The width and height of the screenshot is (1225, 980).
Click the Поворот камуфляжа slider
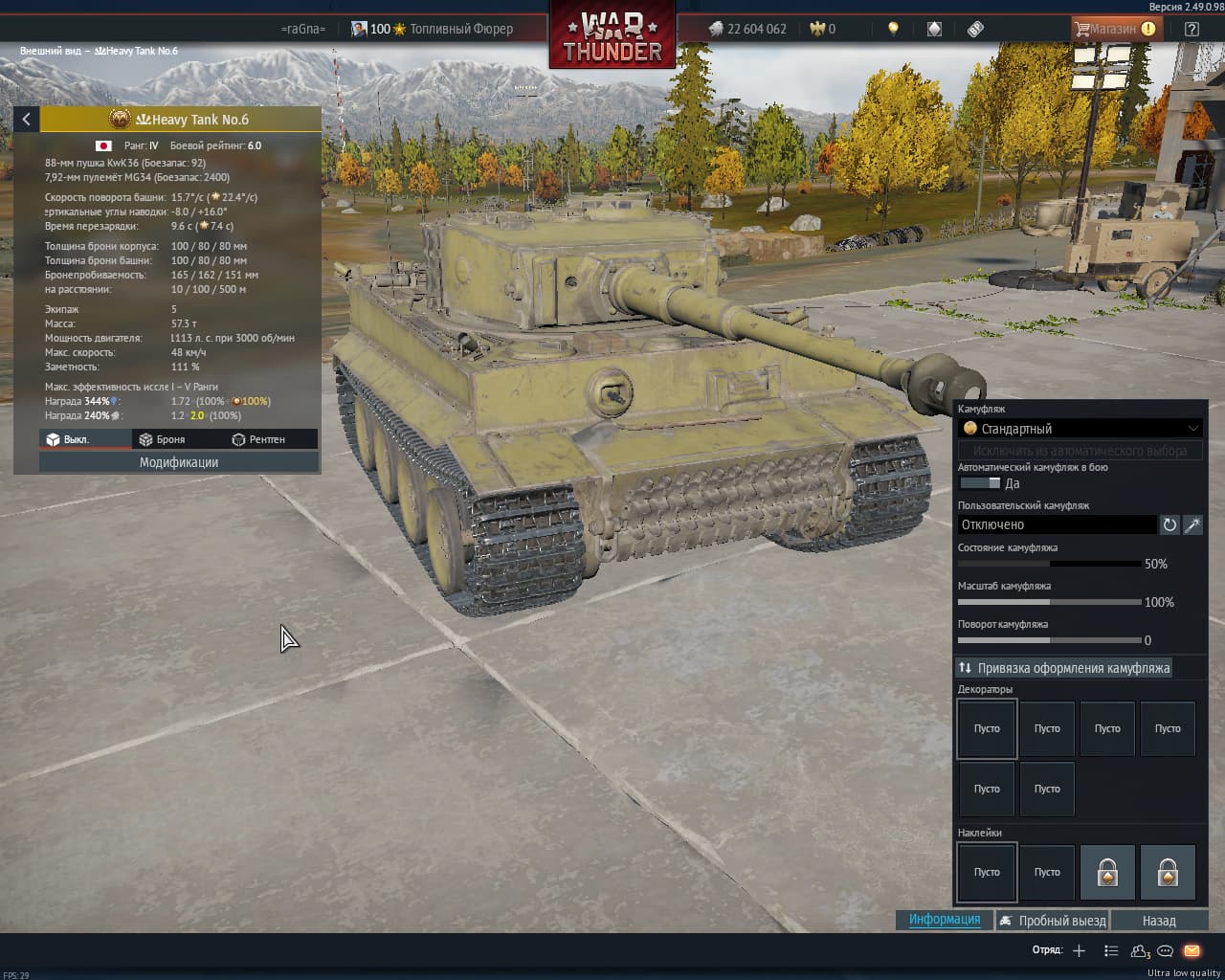click(x=1049, y=640)
